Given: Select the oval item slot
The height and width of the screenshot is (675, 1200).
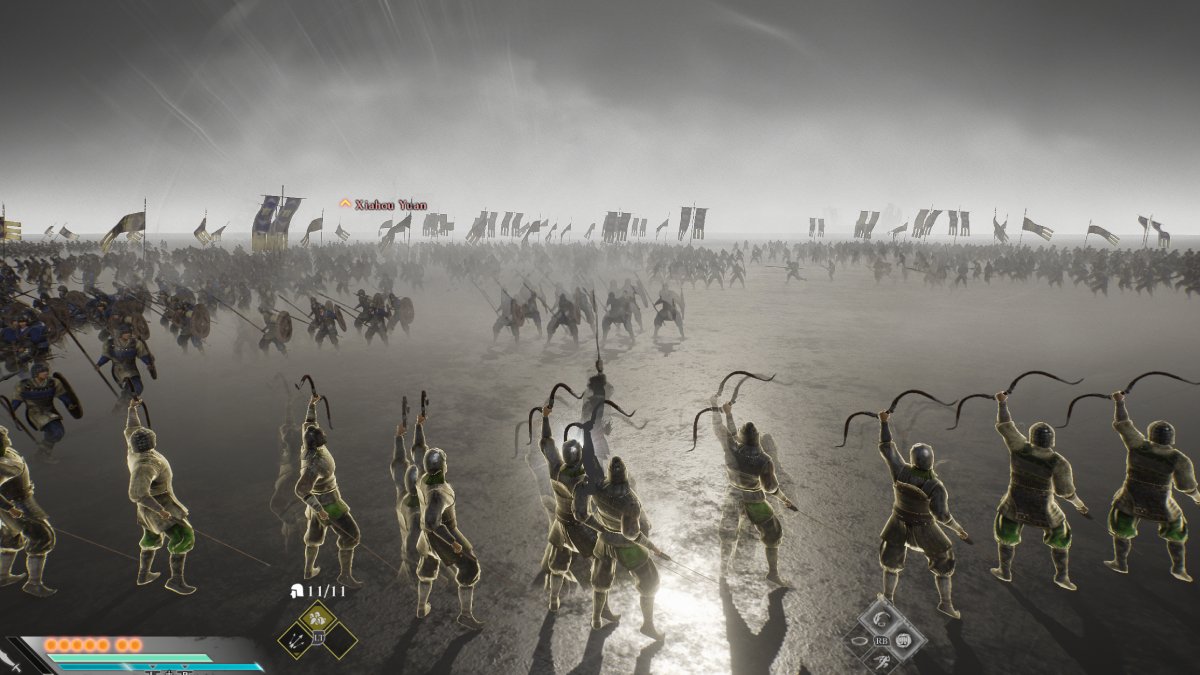Looking at the screenshot, I should [x=860, y=641].
